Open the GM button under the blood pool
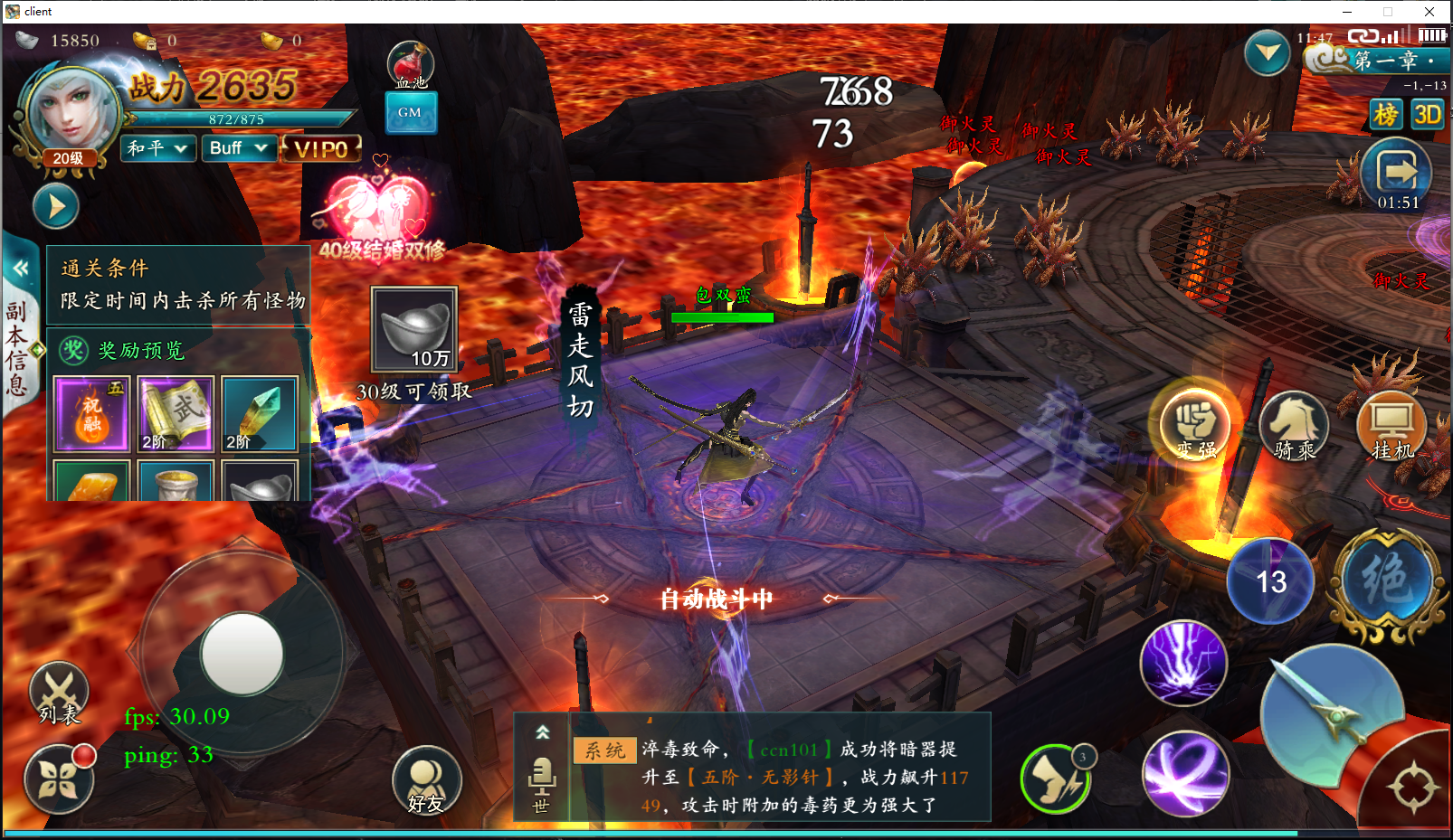1453x840 pixels. 411,113
